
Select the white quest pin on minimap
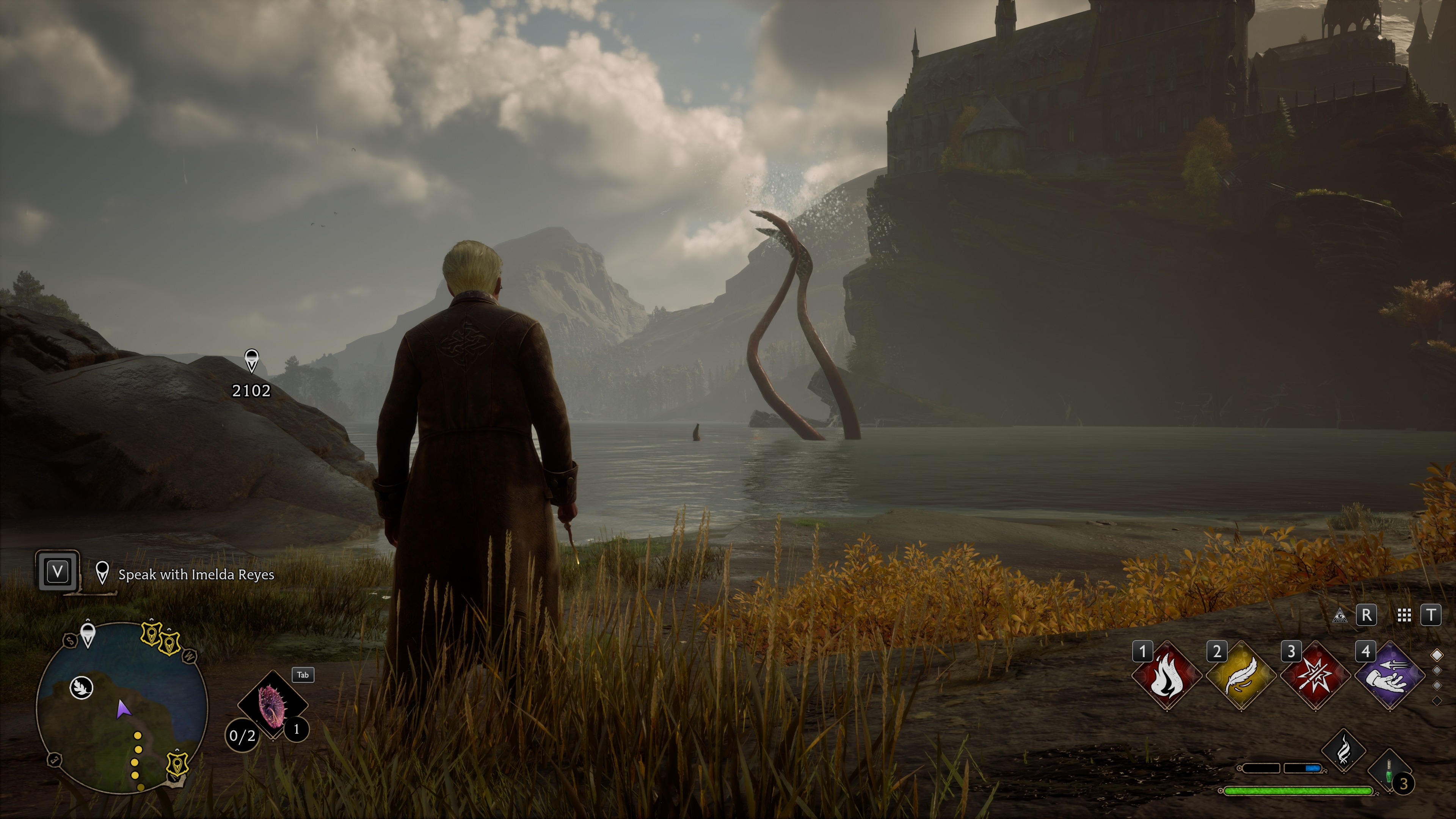pos(88,634)
